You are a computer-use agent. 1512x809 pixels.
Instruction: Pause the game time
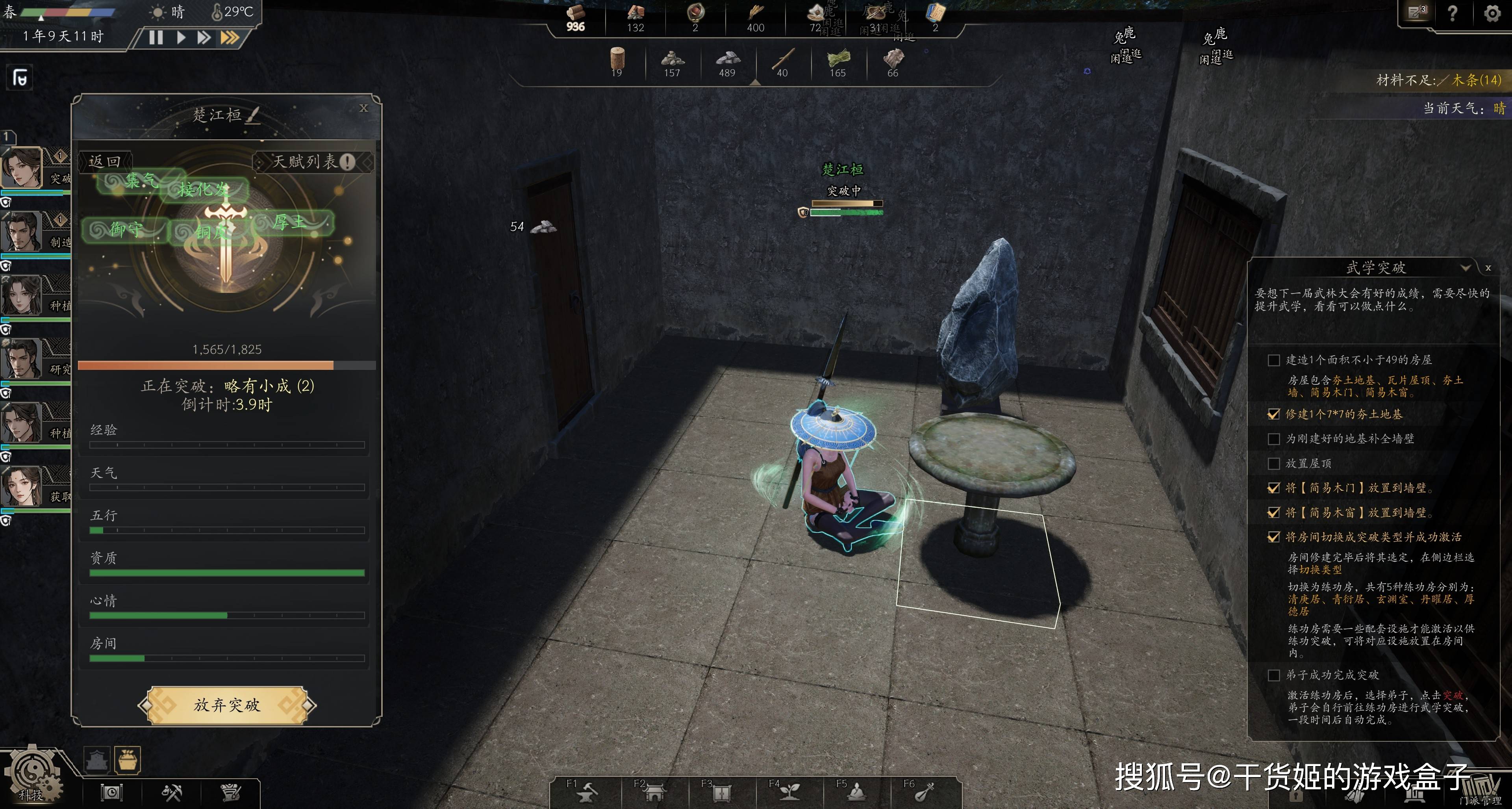[156, 37]
